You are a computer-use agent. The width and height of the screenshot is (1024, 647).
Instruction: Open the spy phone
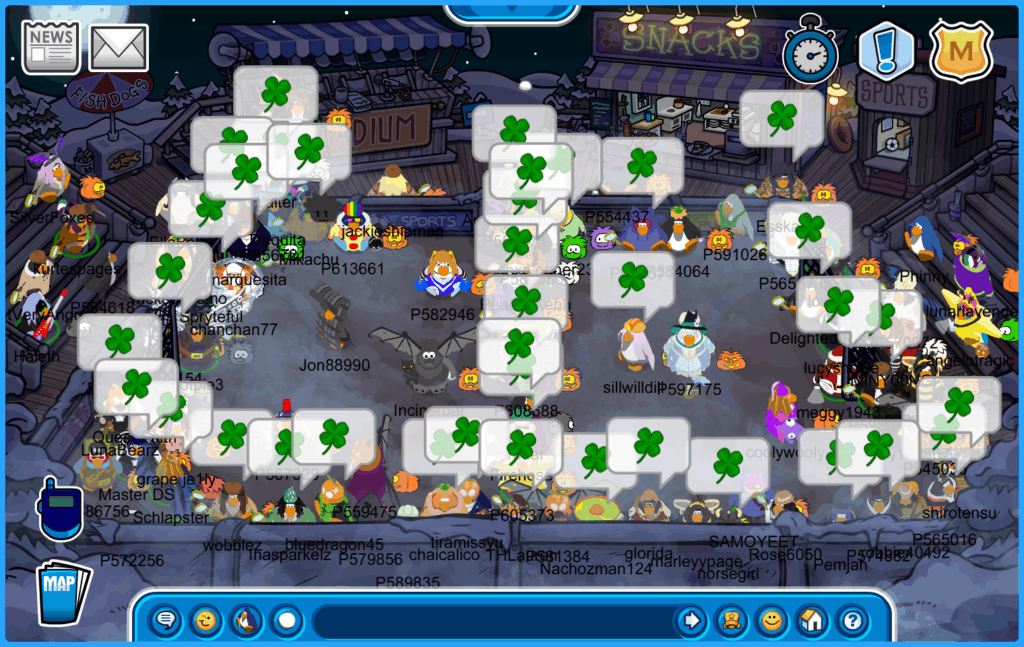57,508
